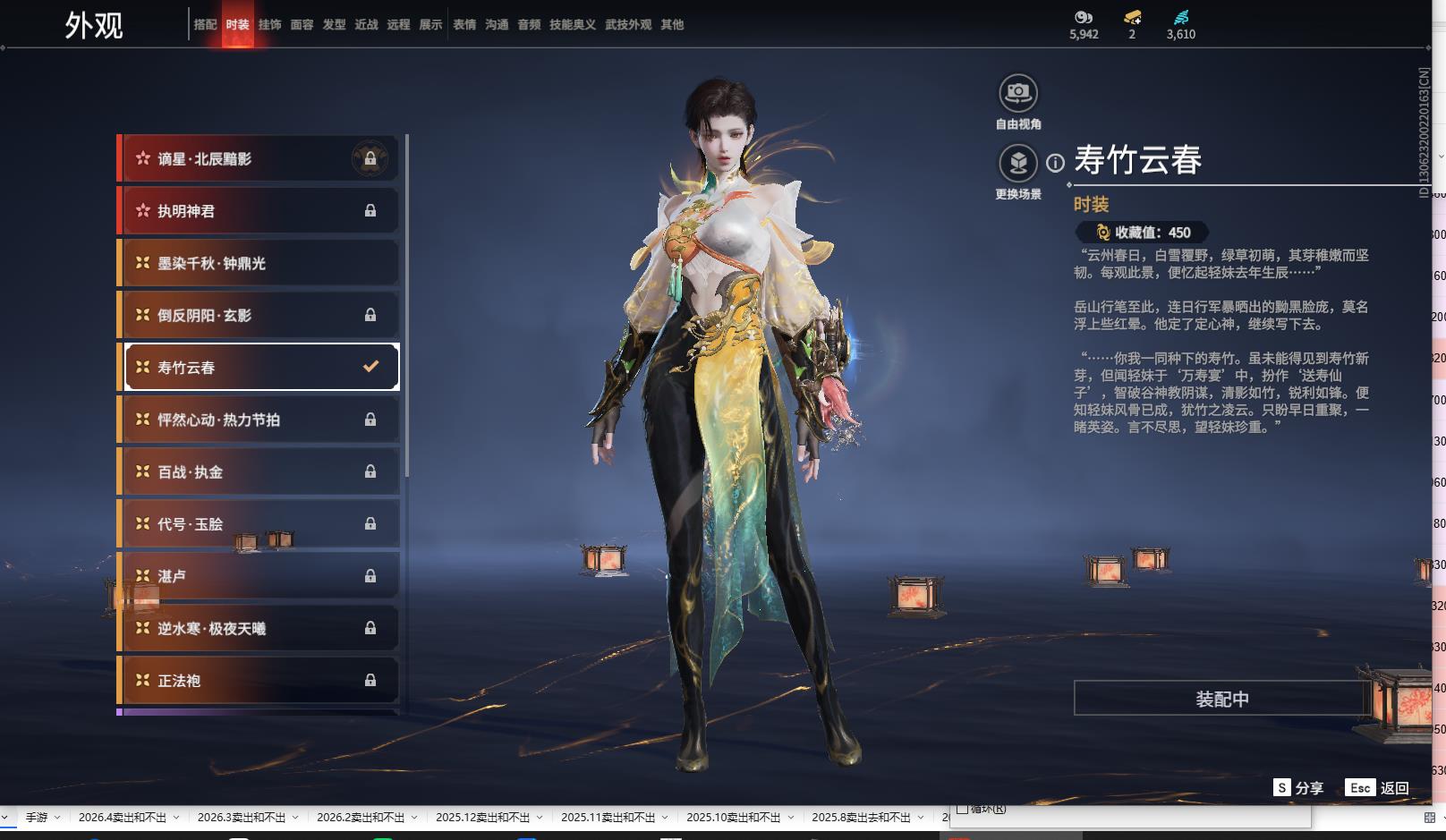Click the info icon beside 寿竹云春

point(1056,163)
